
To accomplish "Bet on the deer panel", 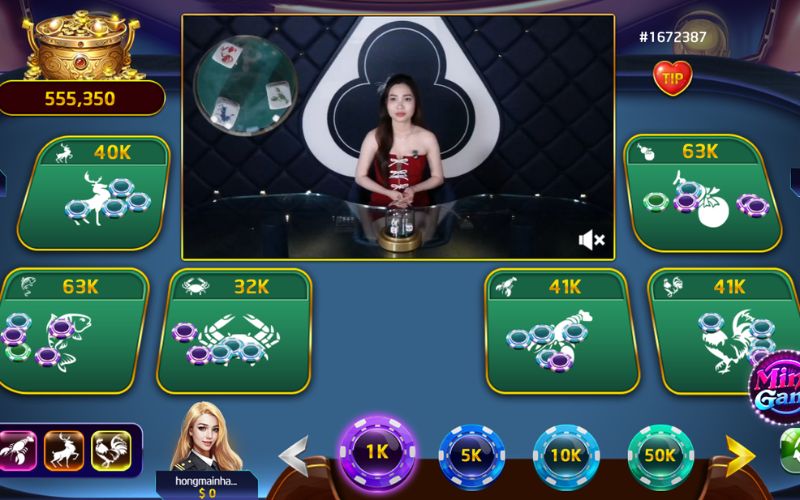I will point(95,195).
